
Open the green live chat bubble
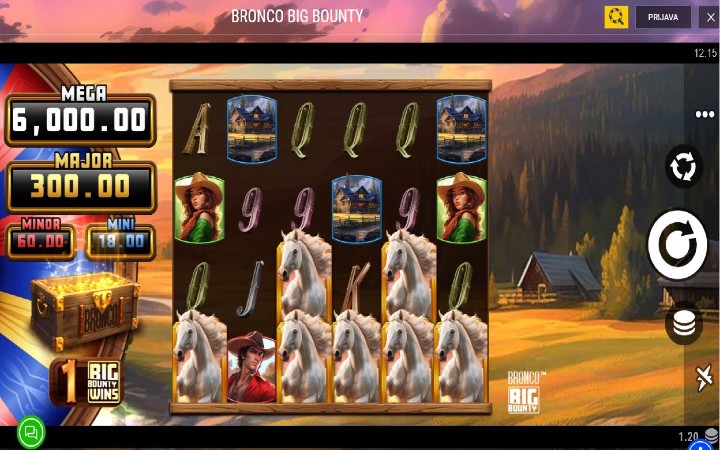(x=31, y=432)
